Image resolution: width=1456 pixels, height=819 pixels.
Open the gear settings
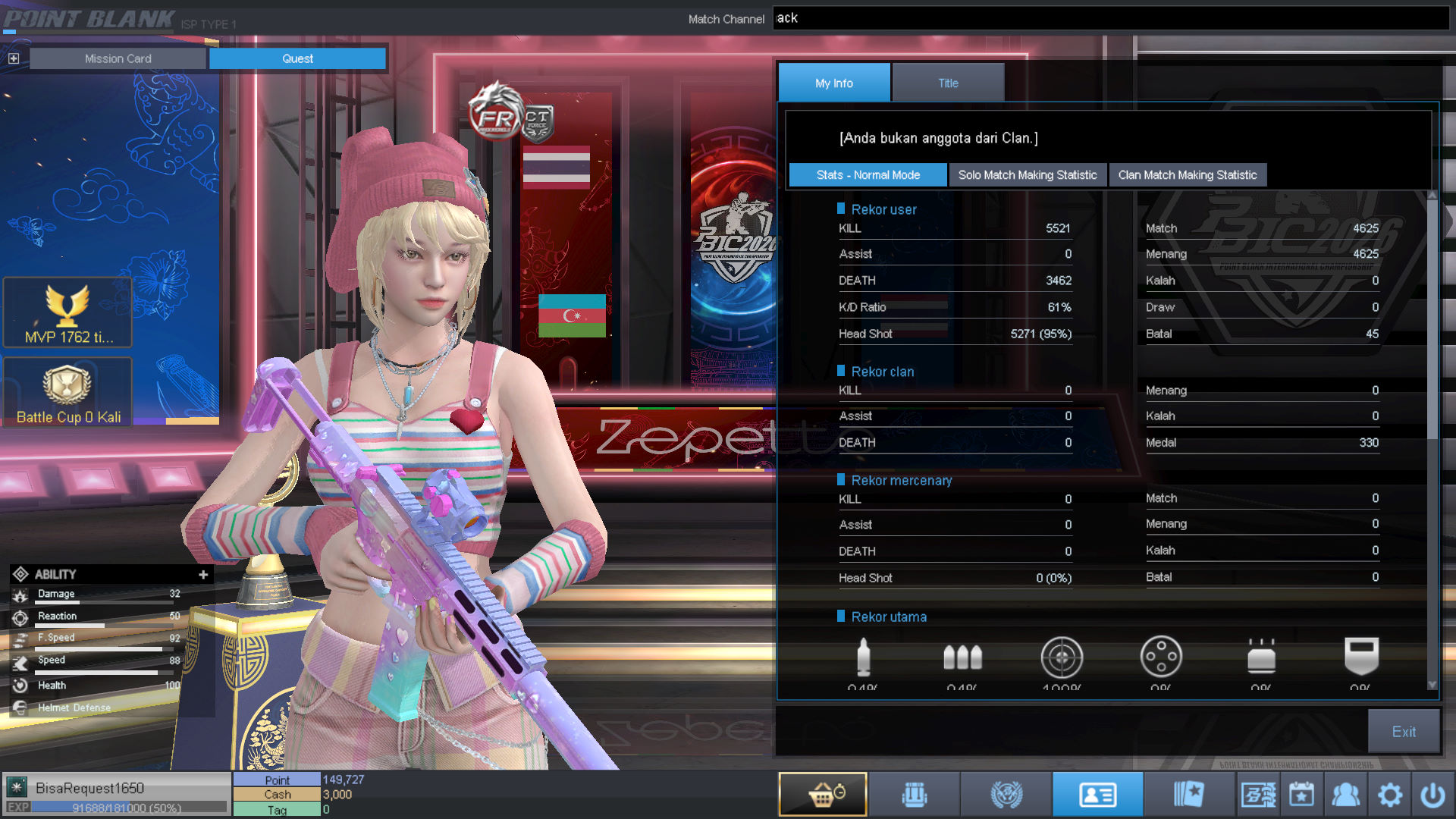(1389, 795)
